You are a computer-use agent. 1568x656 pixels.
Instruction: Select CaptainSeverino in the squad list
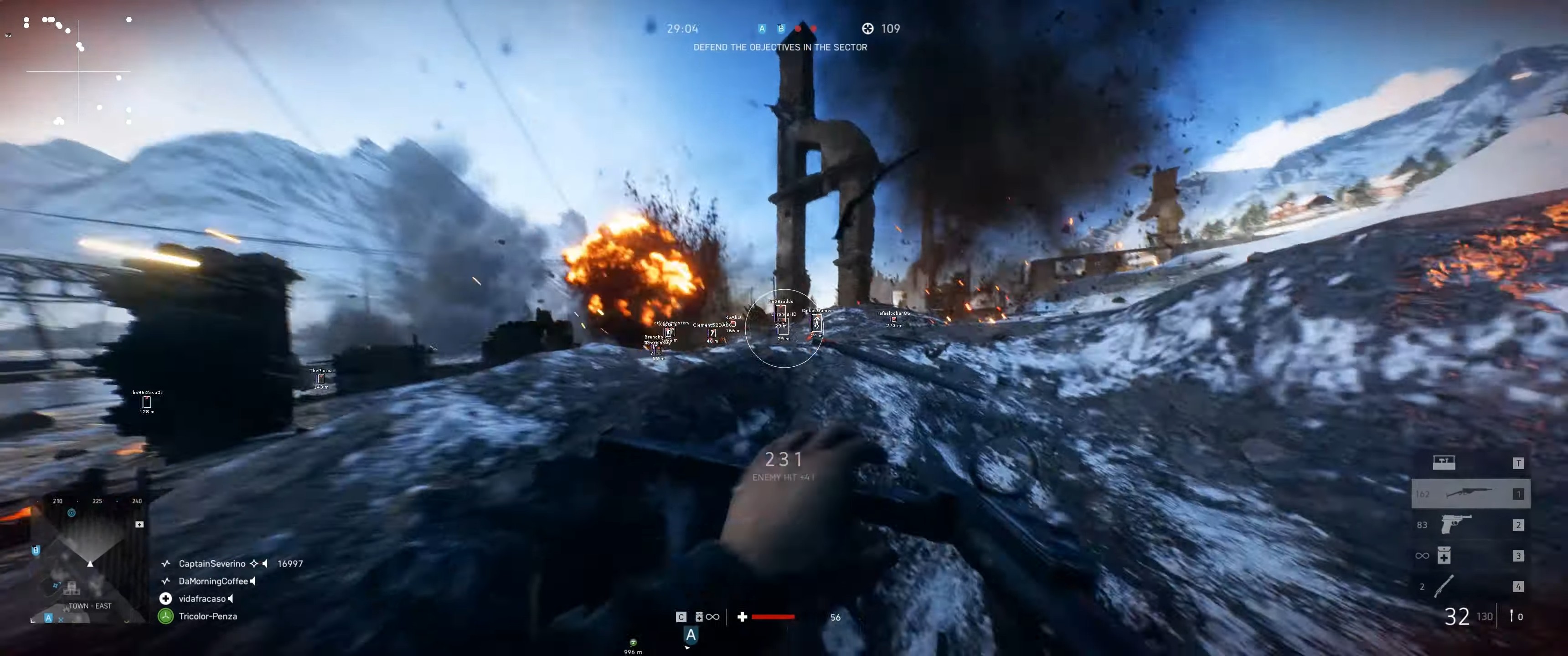pos(212,564)
